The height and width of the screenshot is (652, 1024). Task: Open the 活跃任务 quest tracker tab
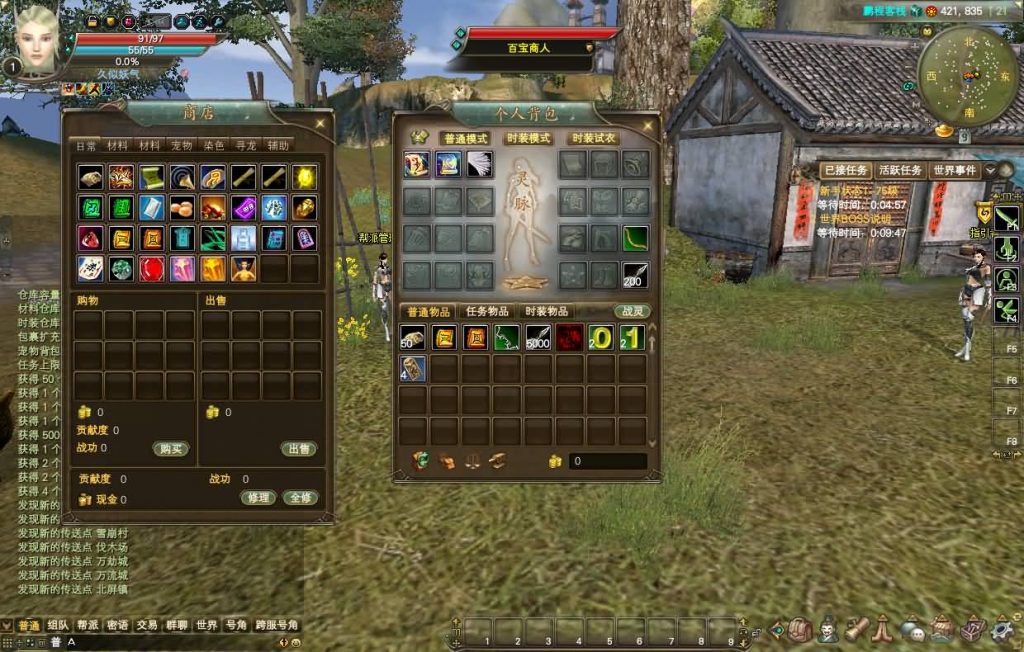click(899, 170)
